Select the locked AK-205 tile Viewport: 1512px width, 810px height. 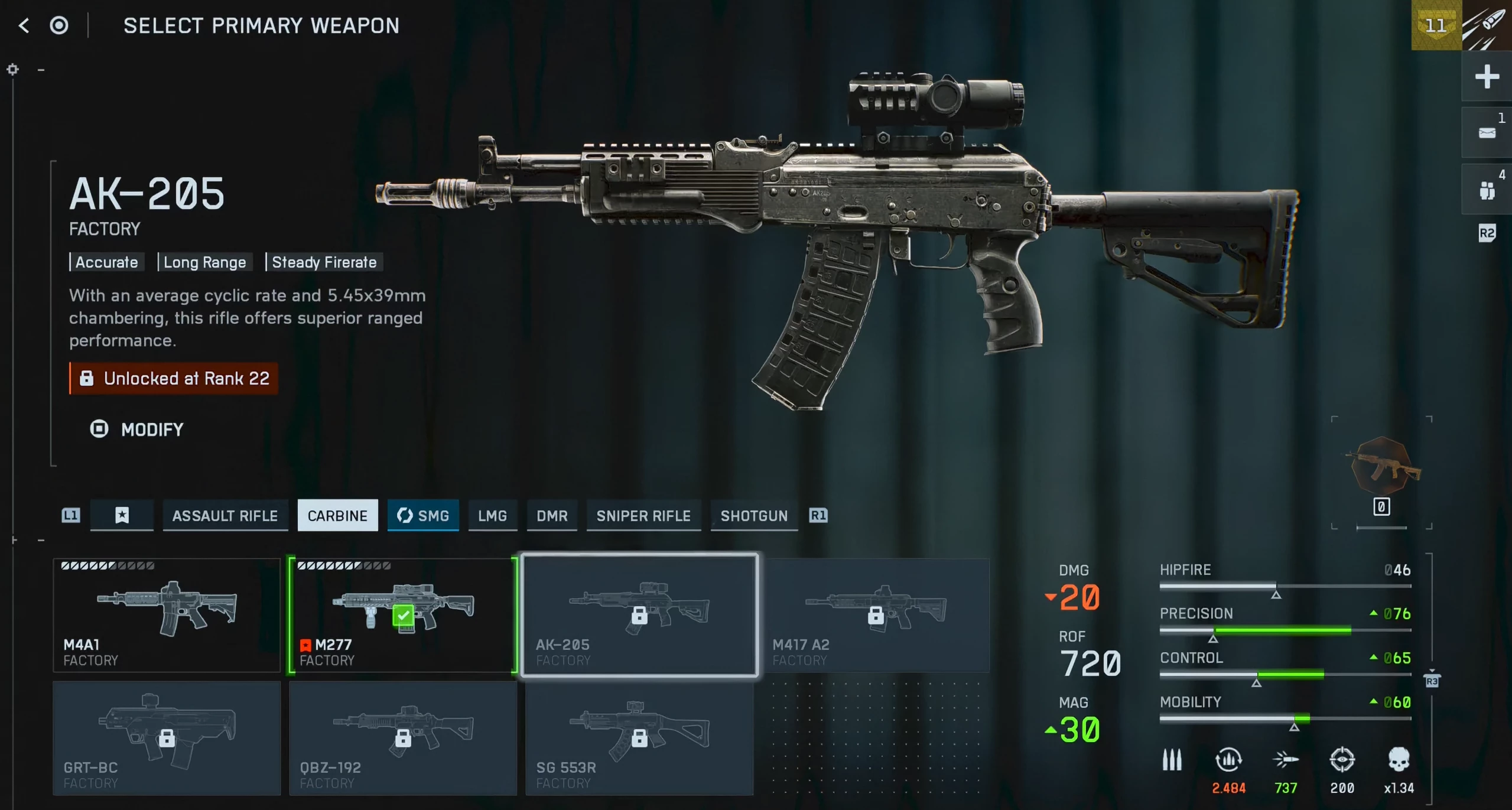639,615
